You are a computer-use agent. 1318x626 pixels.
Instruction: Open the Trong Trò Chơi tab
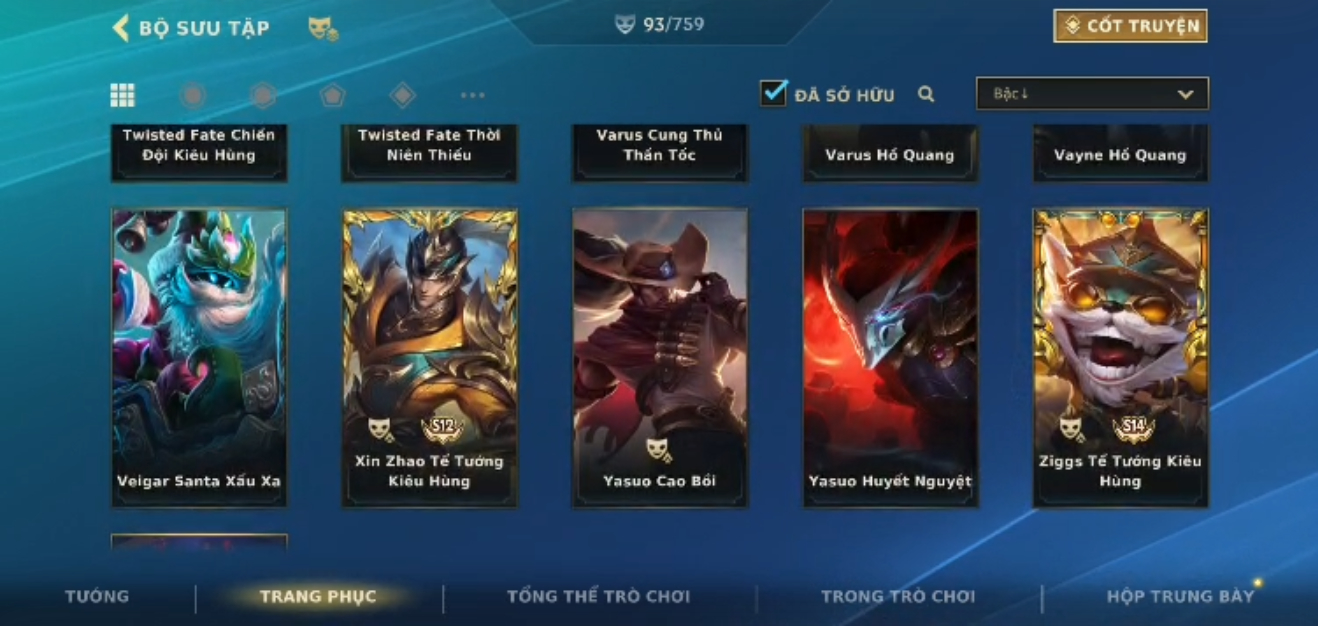pos(897,596)
